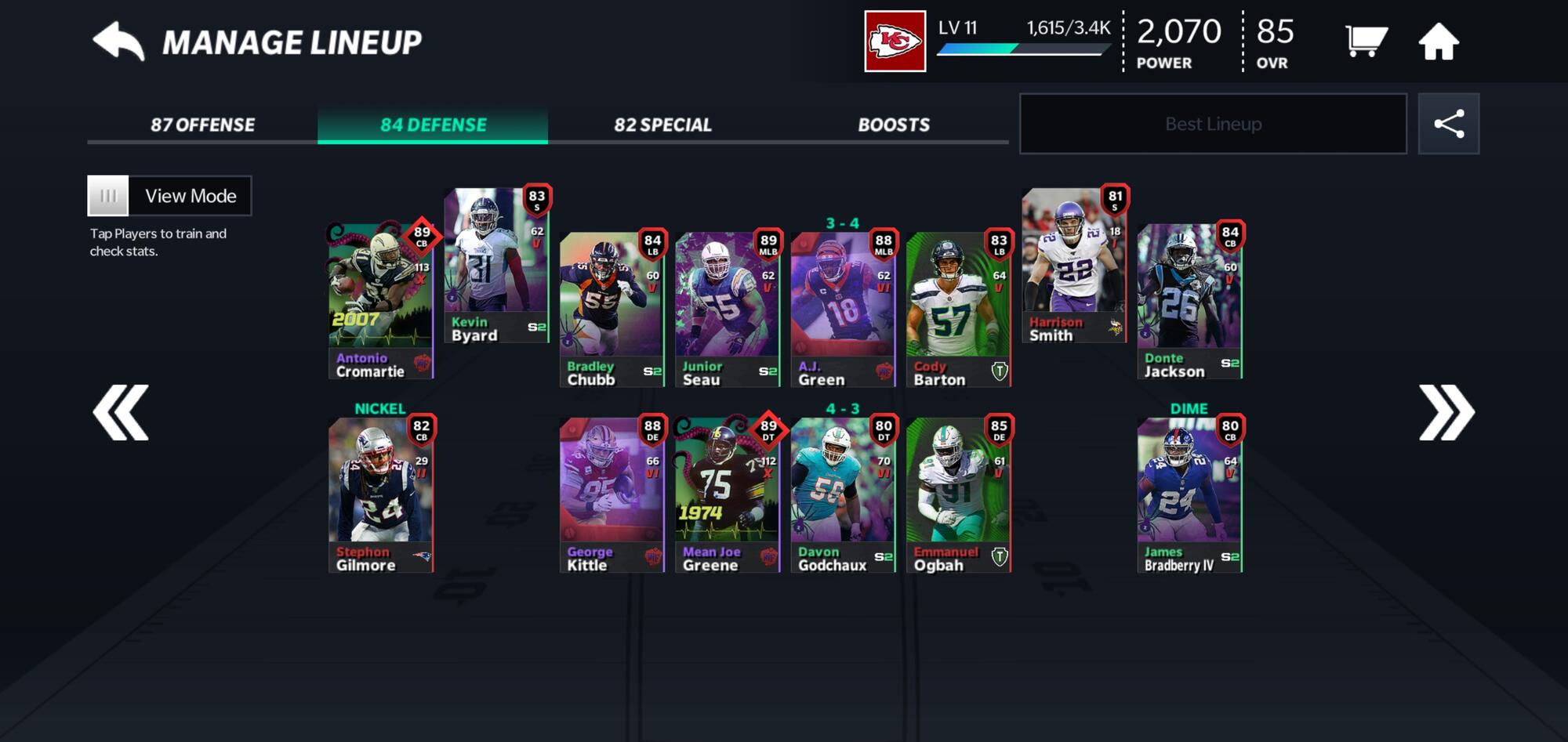Image resolution: width=1568 pixels, height=742 pixels.
Task: Go to the previous lineup page
Action: click(121, 412)
